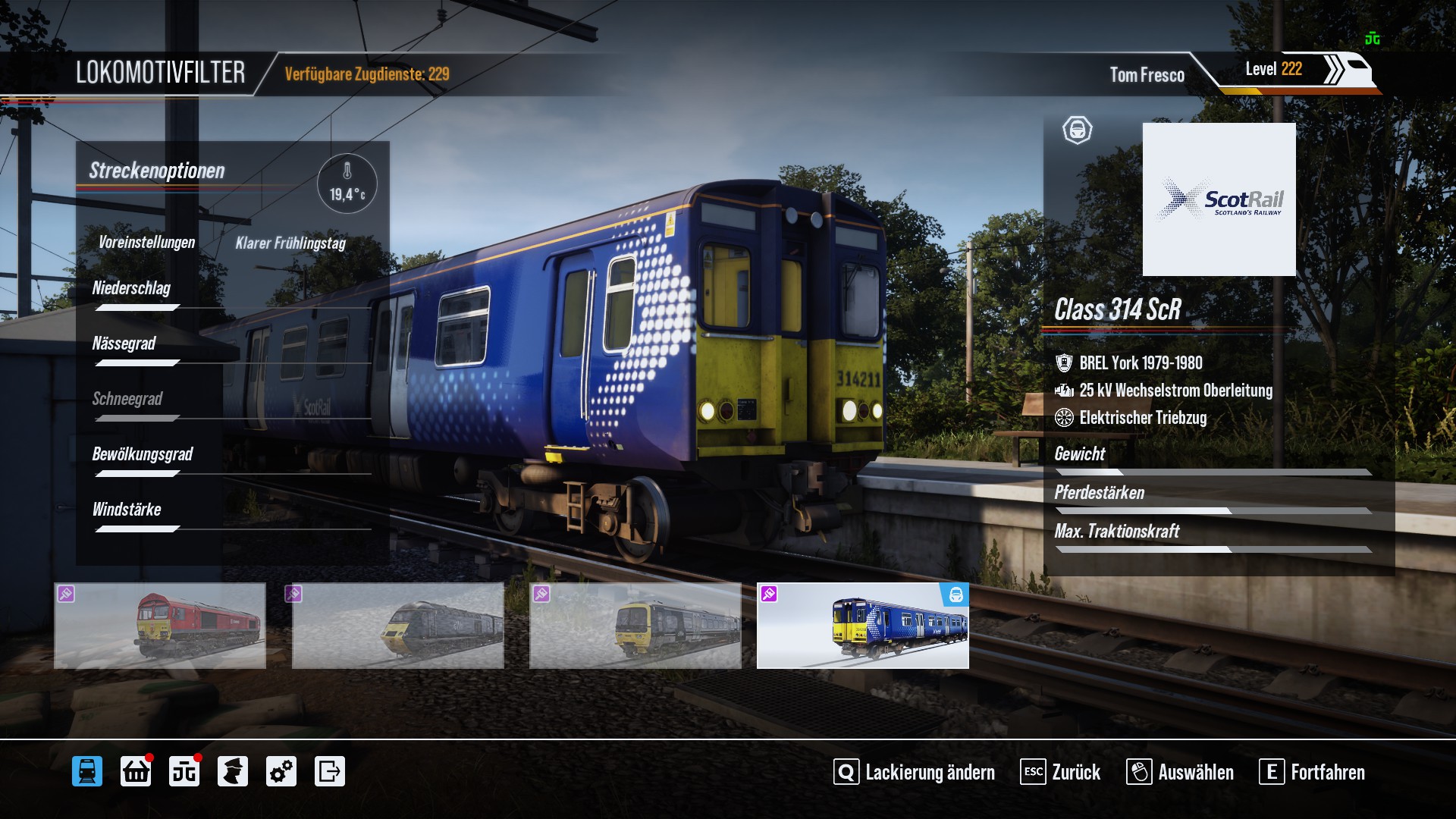1456x819 pixels.
Task: Go back with the Zurück button
Action: [x=1061, y=772]
